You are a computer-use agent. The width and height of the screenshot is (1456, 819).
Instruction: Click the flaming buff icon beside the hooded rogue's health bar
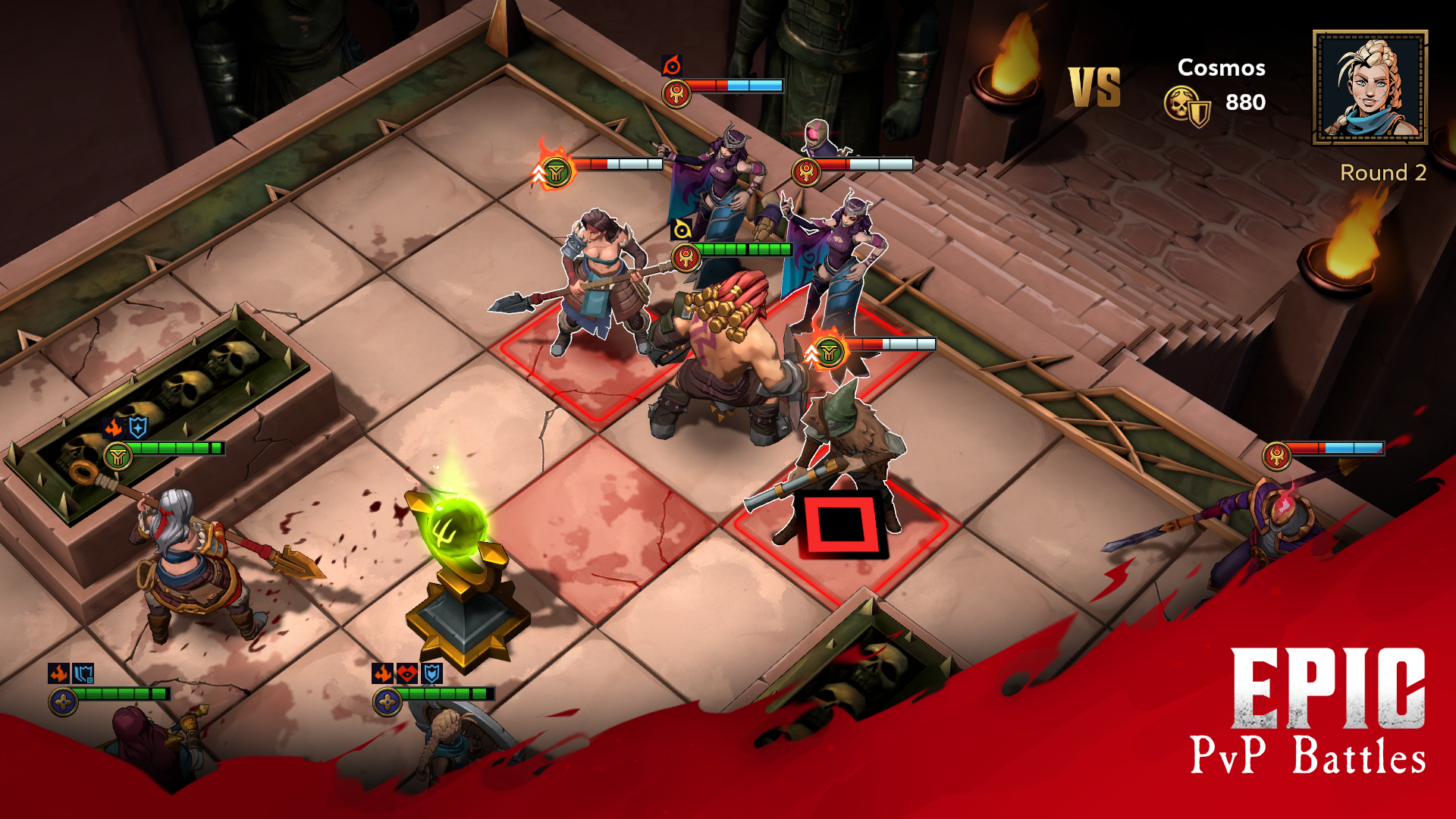click(829, 351)
